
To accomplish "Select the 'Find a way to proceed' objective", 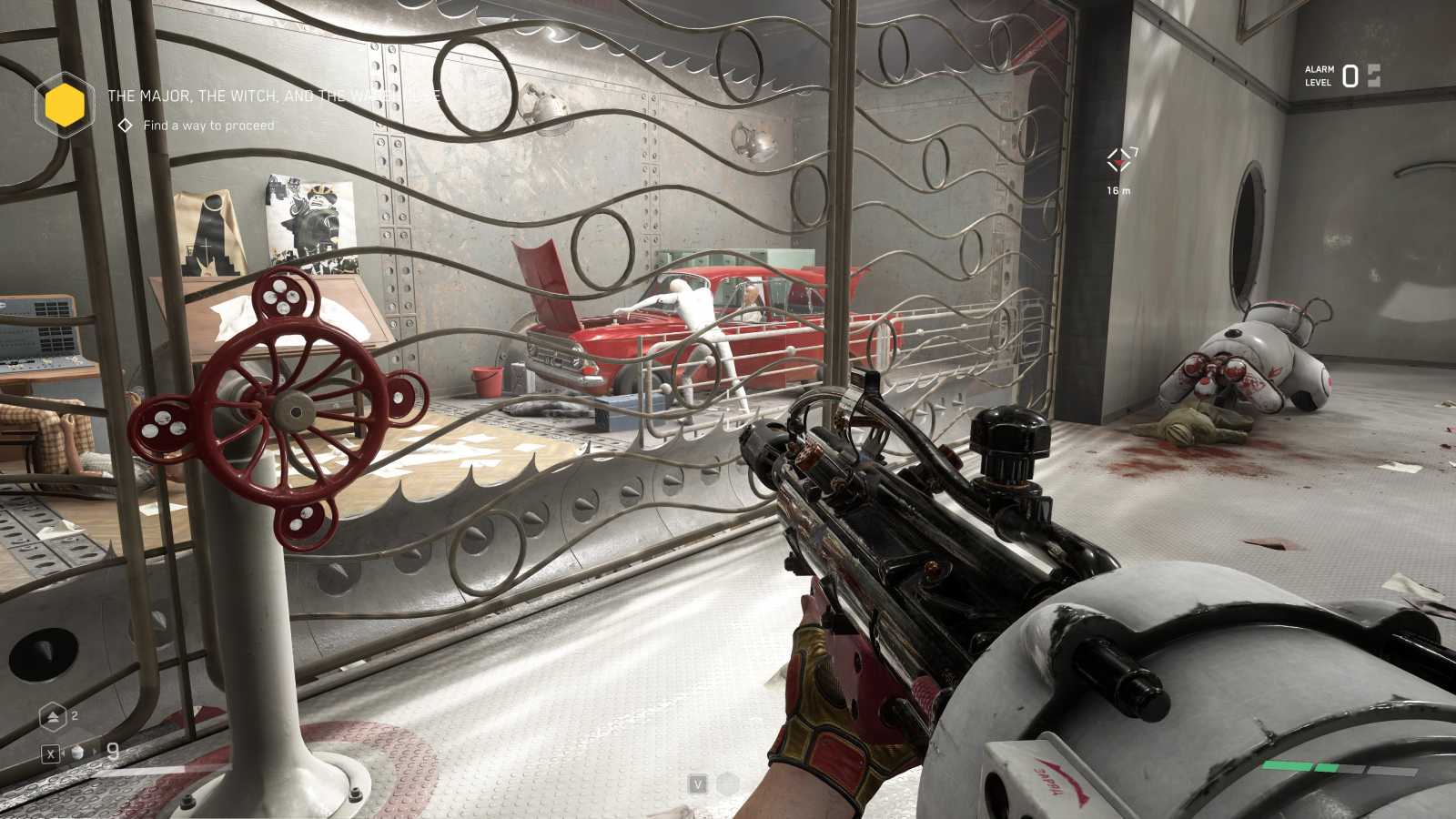I will point(208,126).
